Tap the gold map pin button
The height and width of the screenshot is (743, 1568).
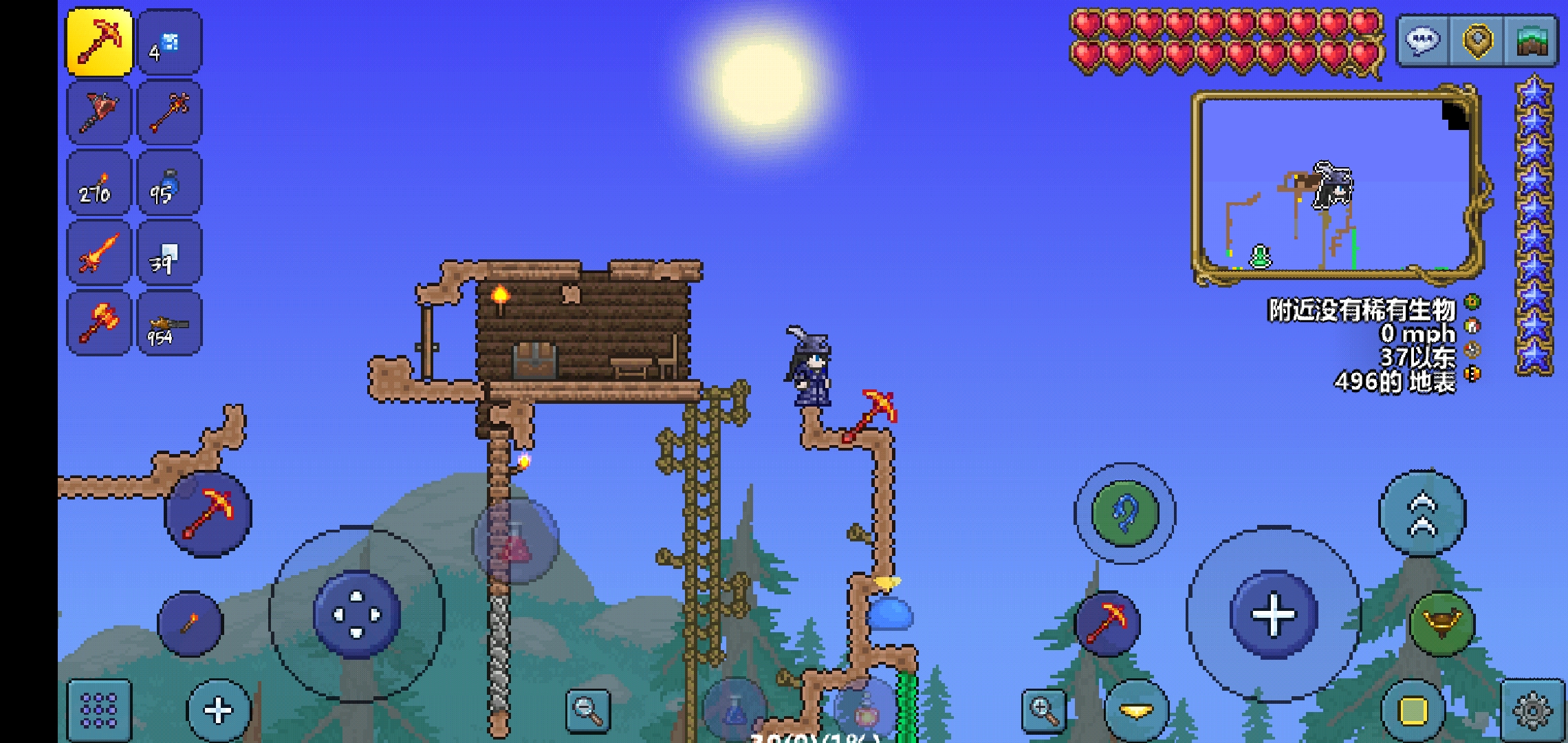[1477, 41]
